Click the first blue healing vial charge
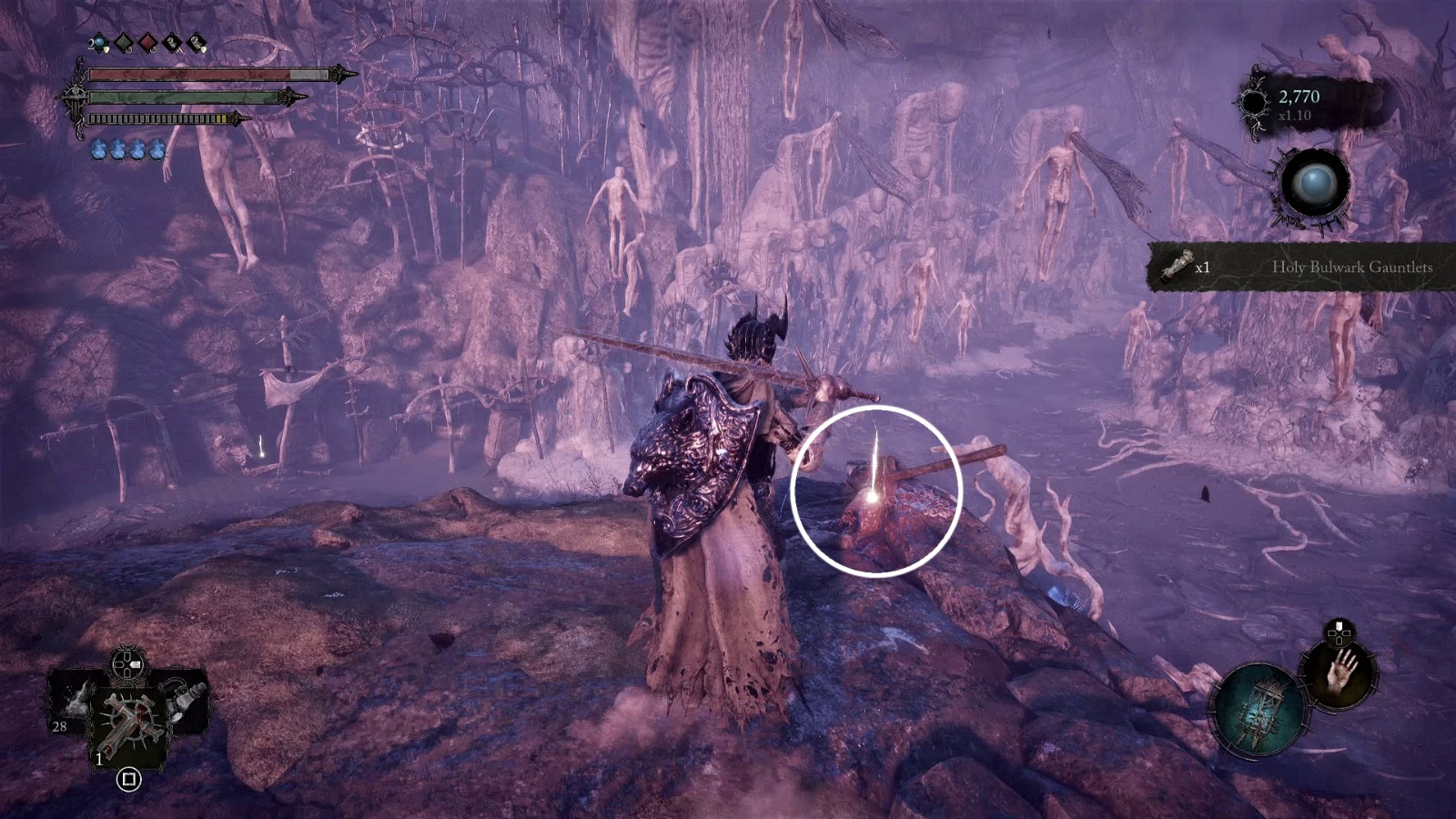The image size is (1456, 819). (x=99, y=149)
